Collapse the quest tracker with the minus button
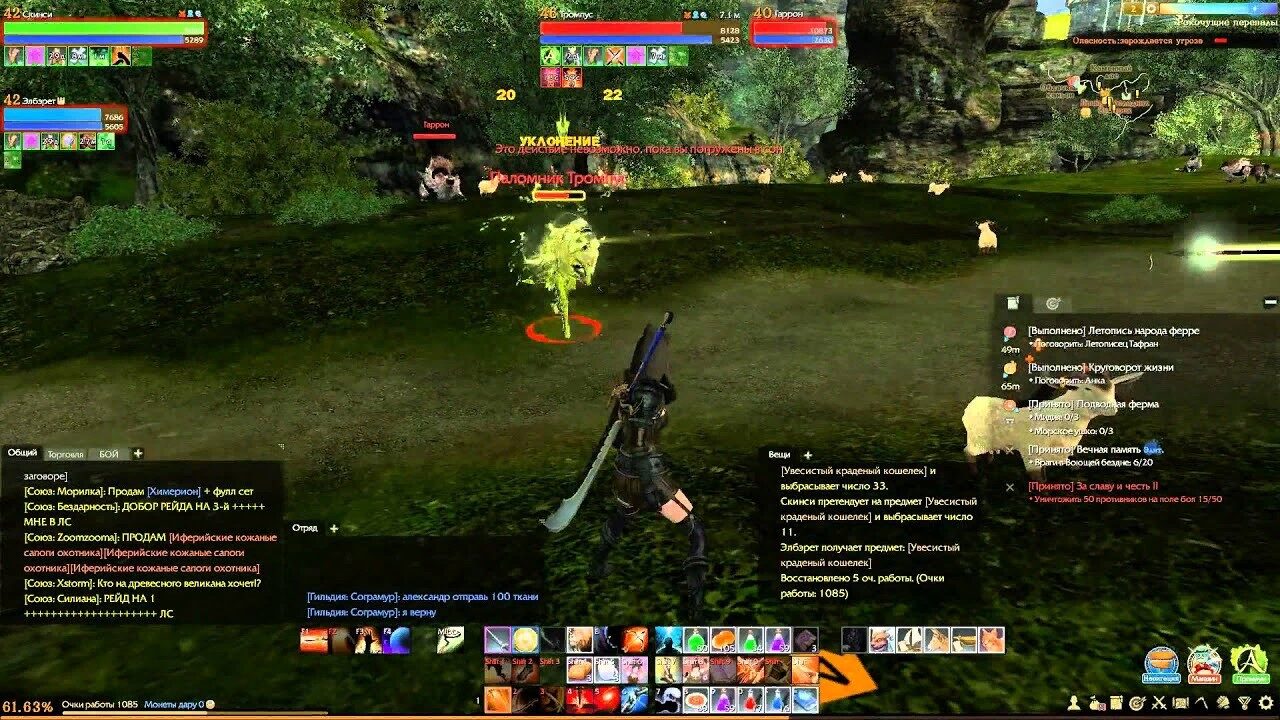Image resolution: width=1280 pixels, height=720 pixels. (x=1270, y=302)
